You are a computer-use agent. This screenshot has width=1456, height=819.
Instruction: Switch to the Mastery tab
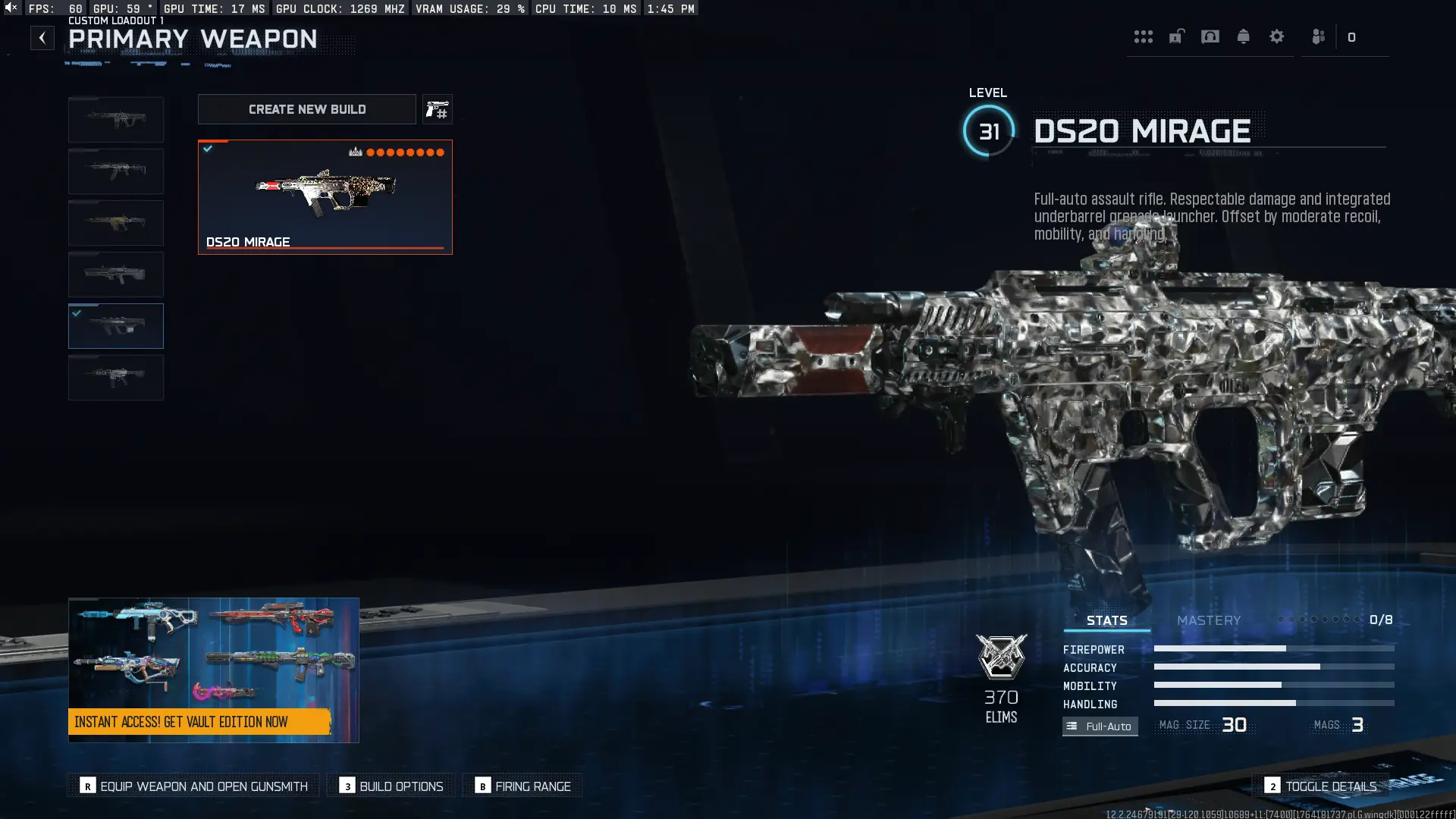tap(1209, 620)
